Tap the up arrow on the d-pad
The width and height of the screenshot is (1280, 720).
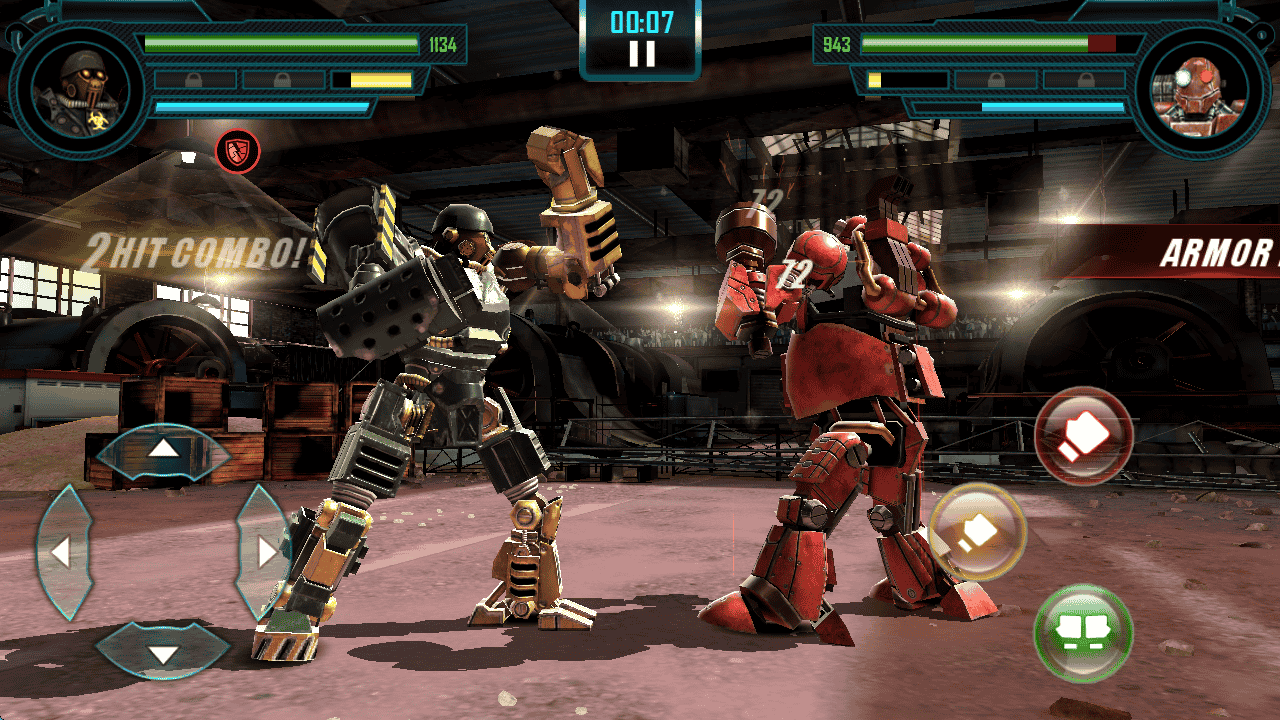[163, 449]
